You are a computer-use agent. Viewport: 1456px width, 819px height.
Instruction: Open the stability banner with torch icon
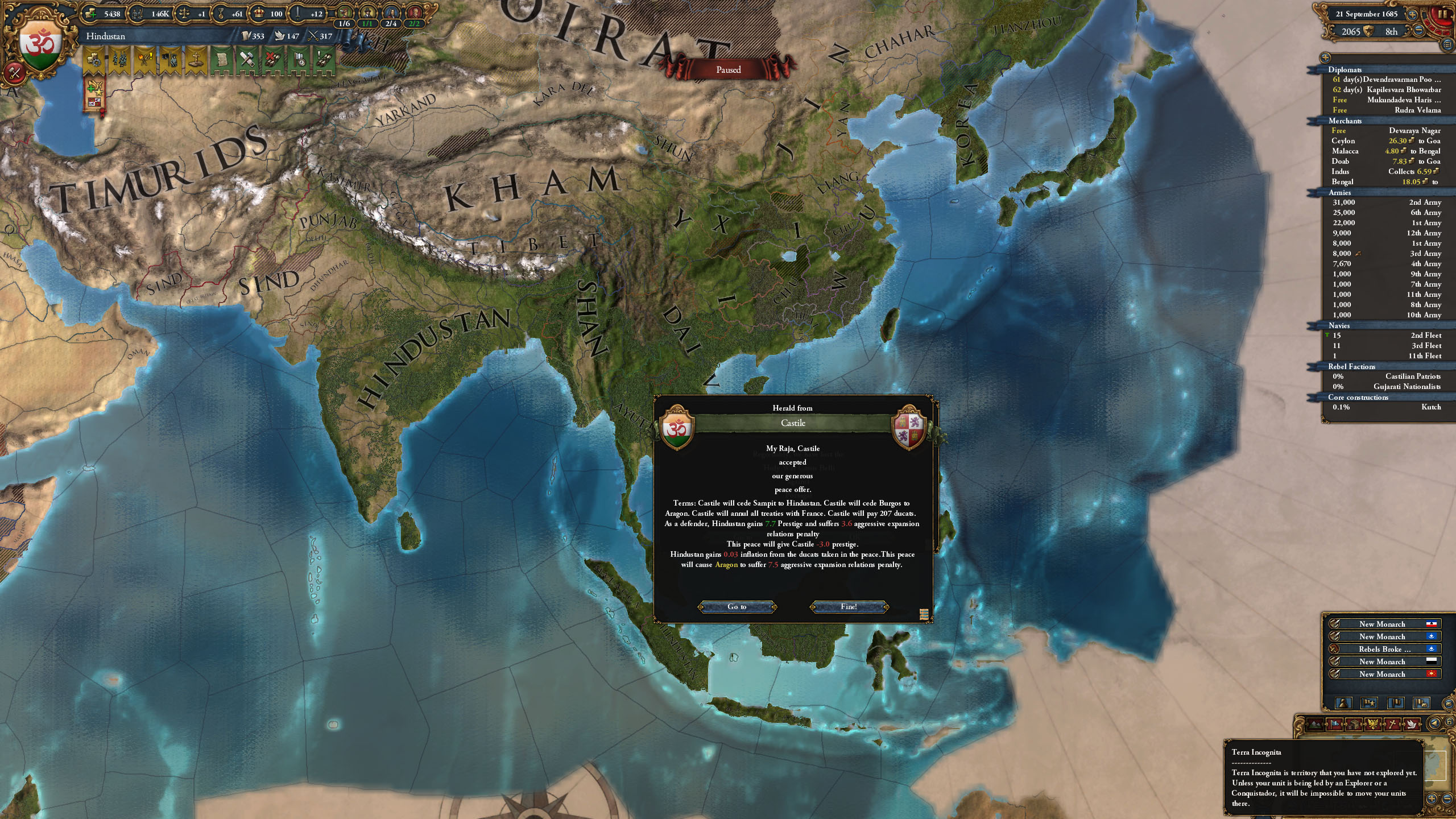coord(143,60)
